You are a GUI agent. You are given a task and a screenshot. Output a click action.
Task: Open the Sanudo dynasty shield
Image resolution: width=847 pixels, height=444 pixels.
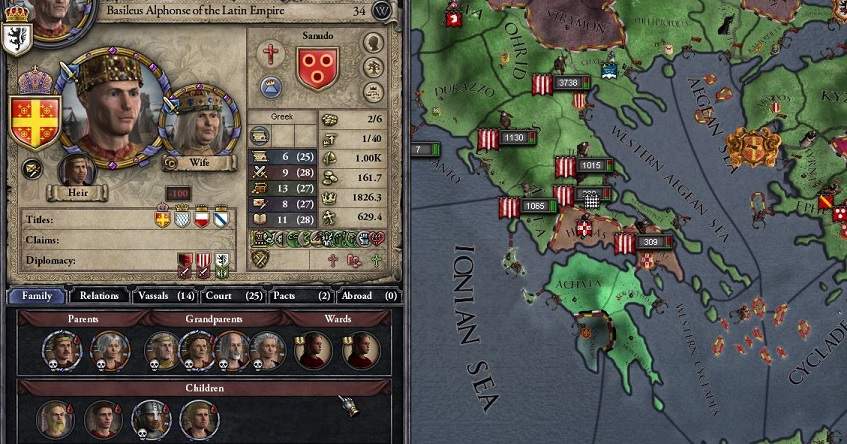pos(318,68)
